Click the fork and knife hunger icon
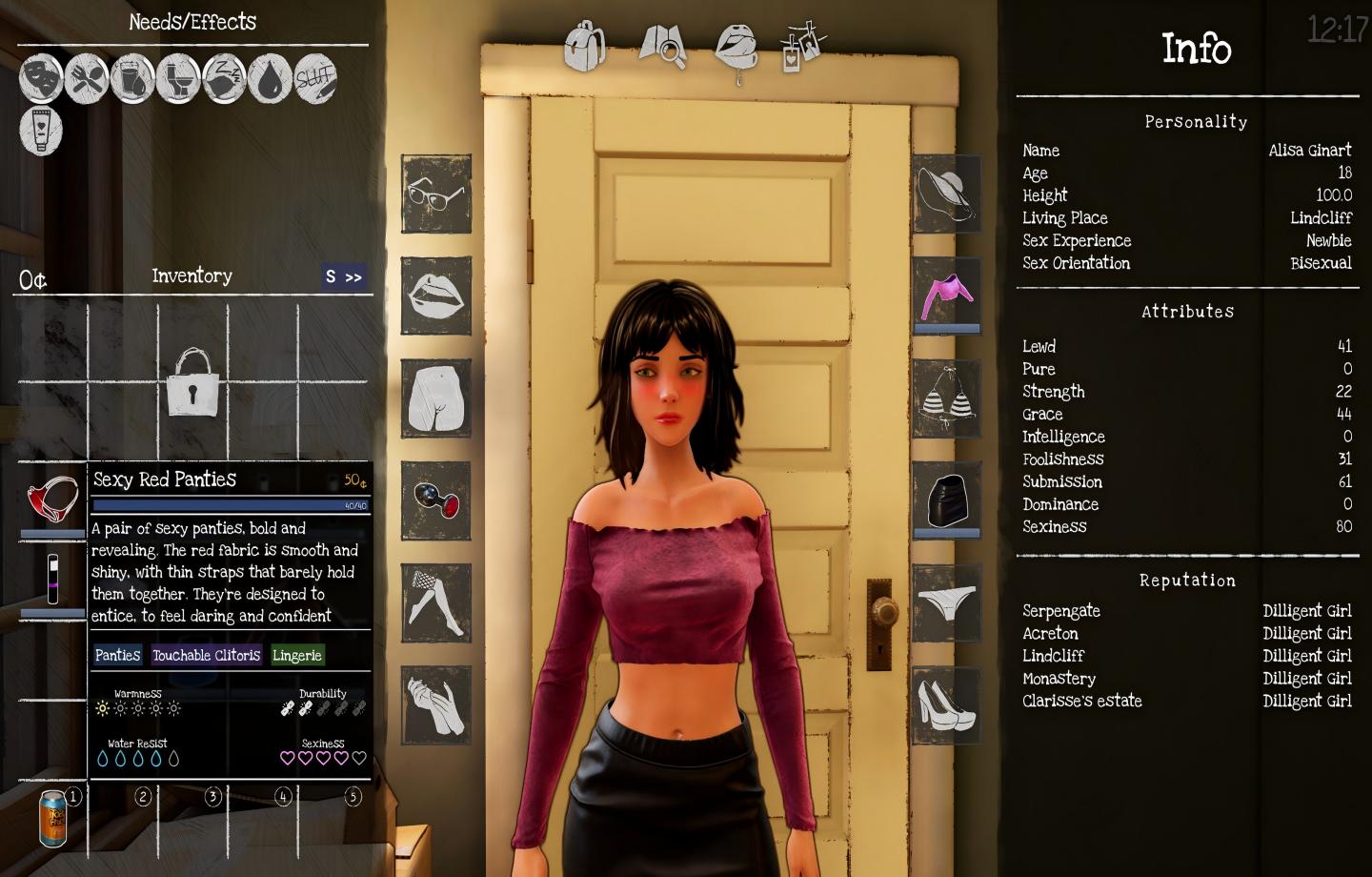The height and width of the screenshot is (877, 1372). pos(87,79)
